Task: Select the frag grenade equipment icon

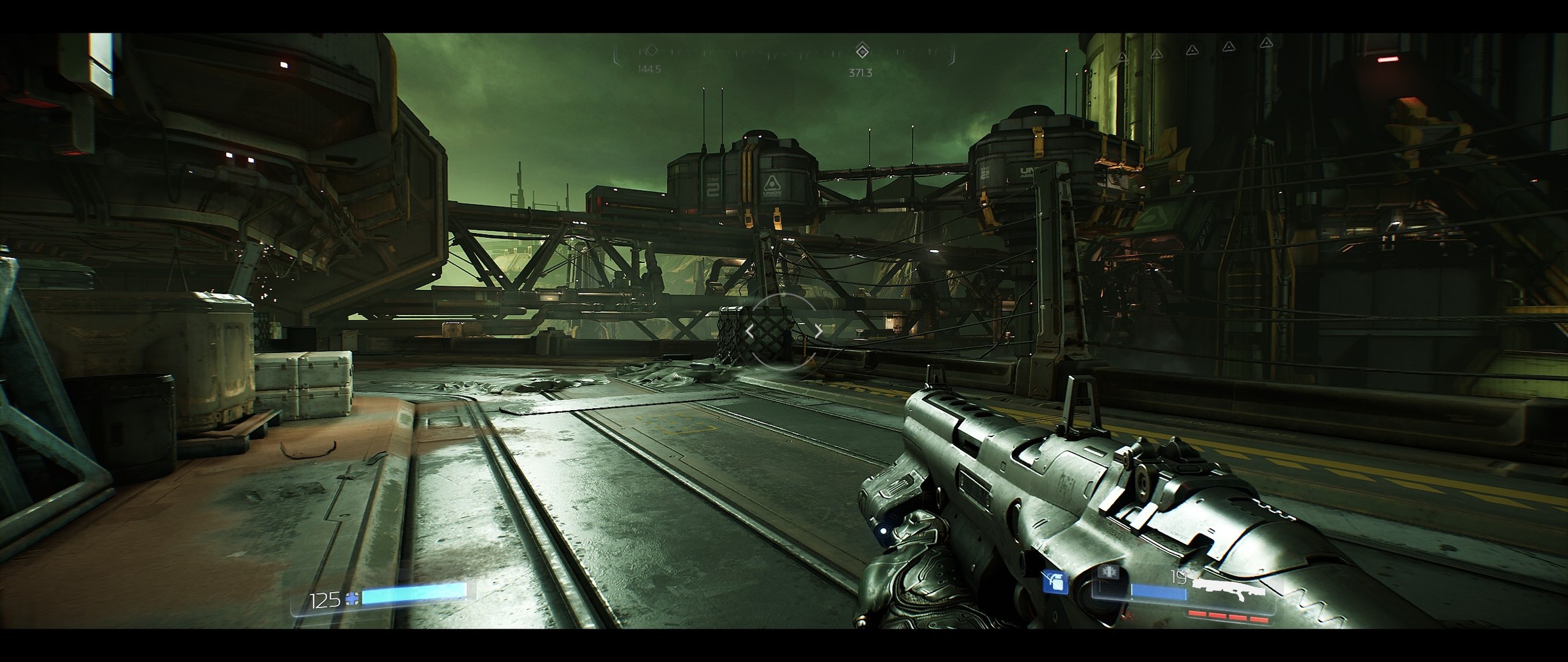Action: point(1055,582)
